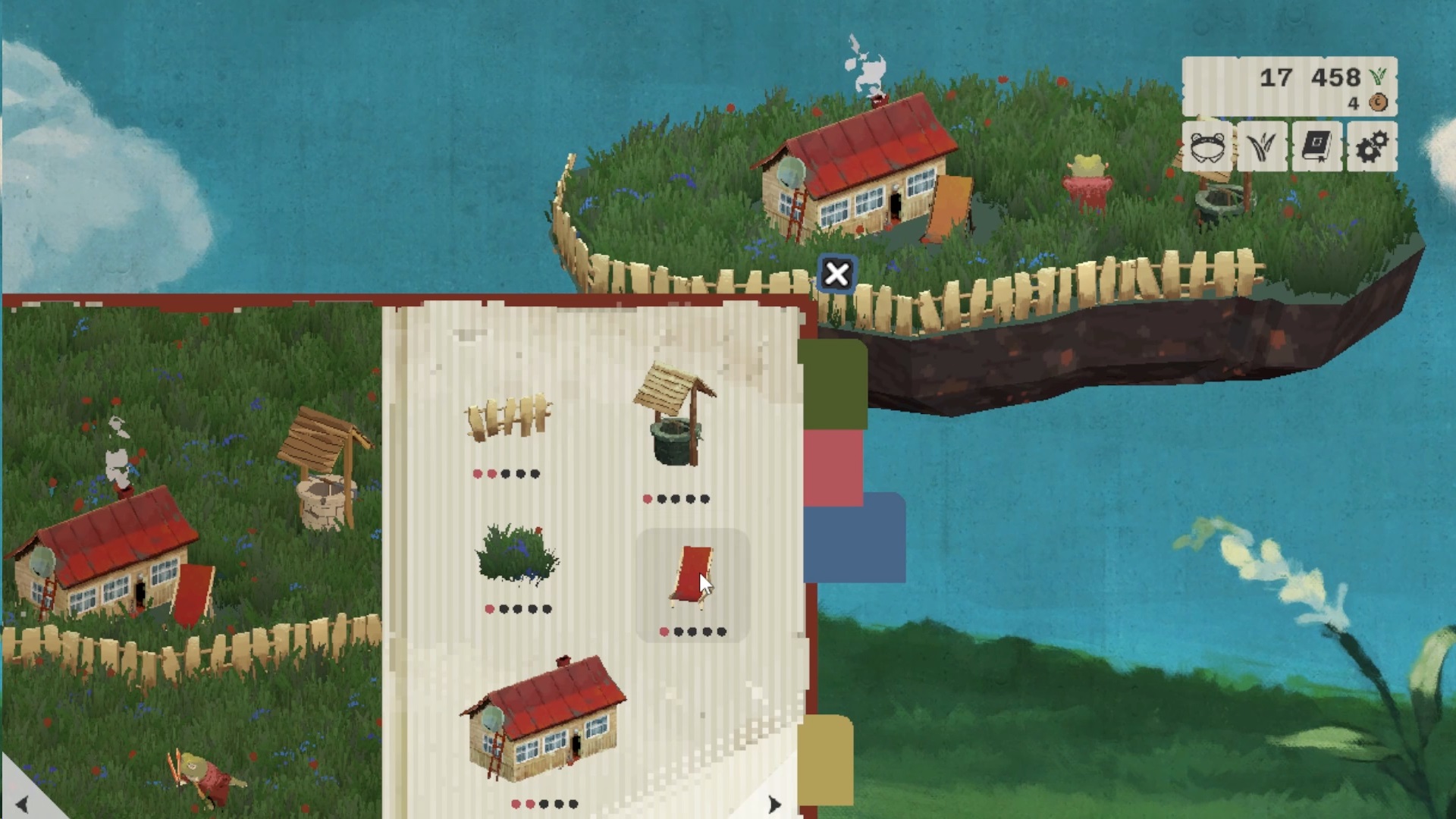Select the red deck chair item

(x=692, y=578)
